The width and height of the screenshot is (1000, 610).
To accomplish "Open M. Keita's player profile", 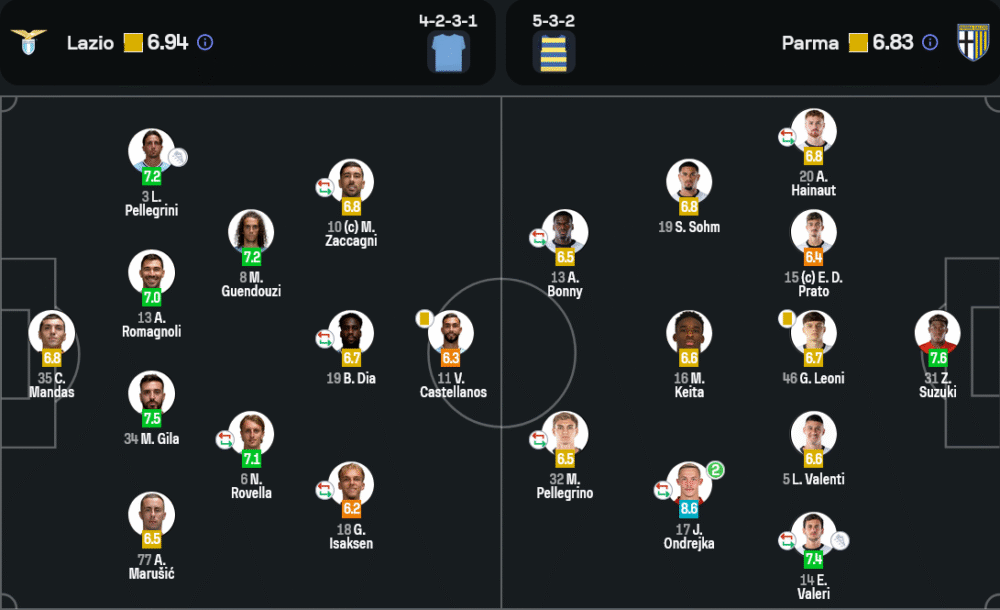I will (689, 334).
